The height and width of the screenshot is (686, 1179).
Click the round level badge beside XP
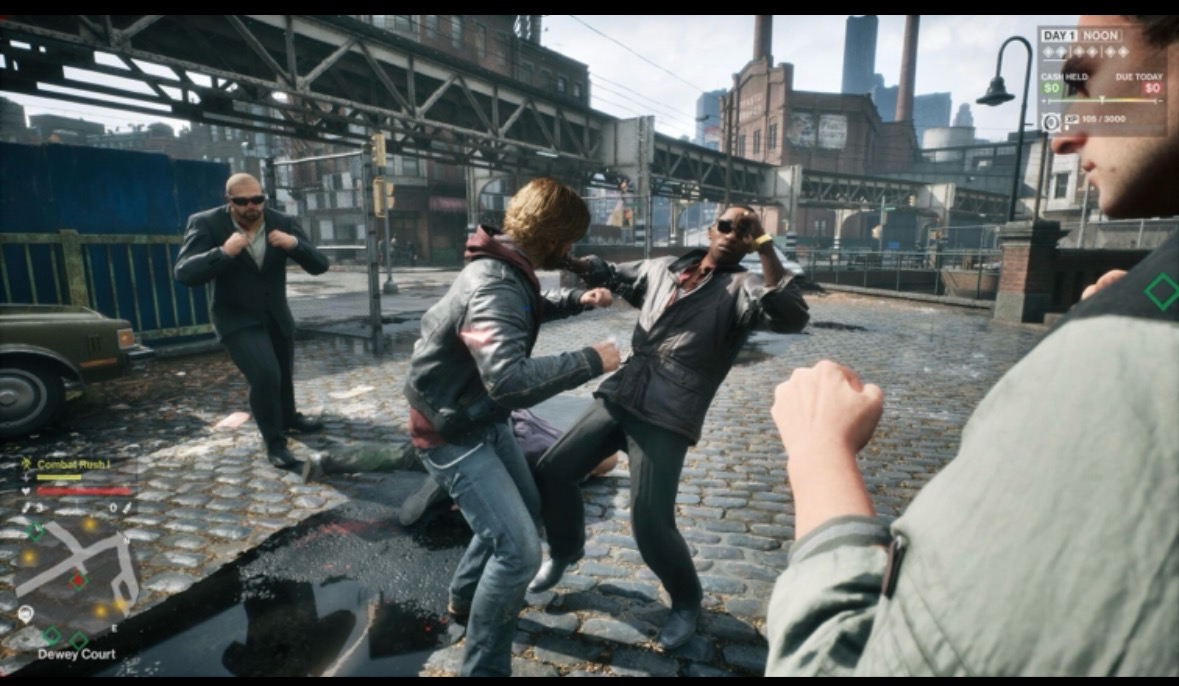(1050, 122)
